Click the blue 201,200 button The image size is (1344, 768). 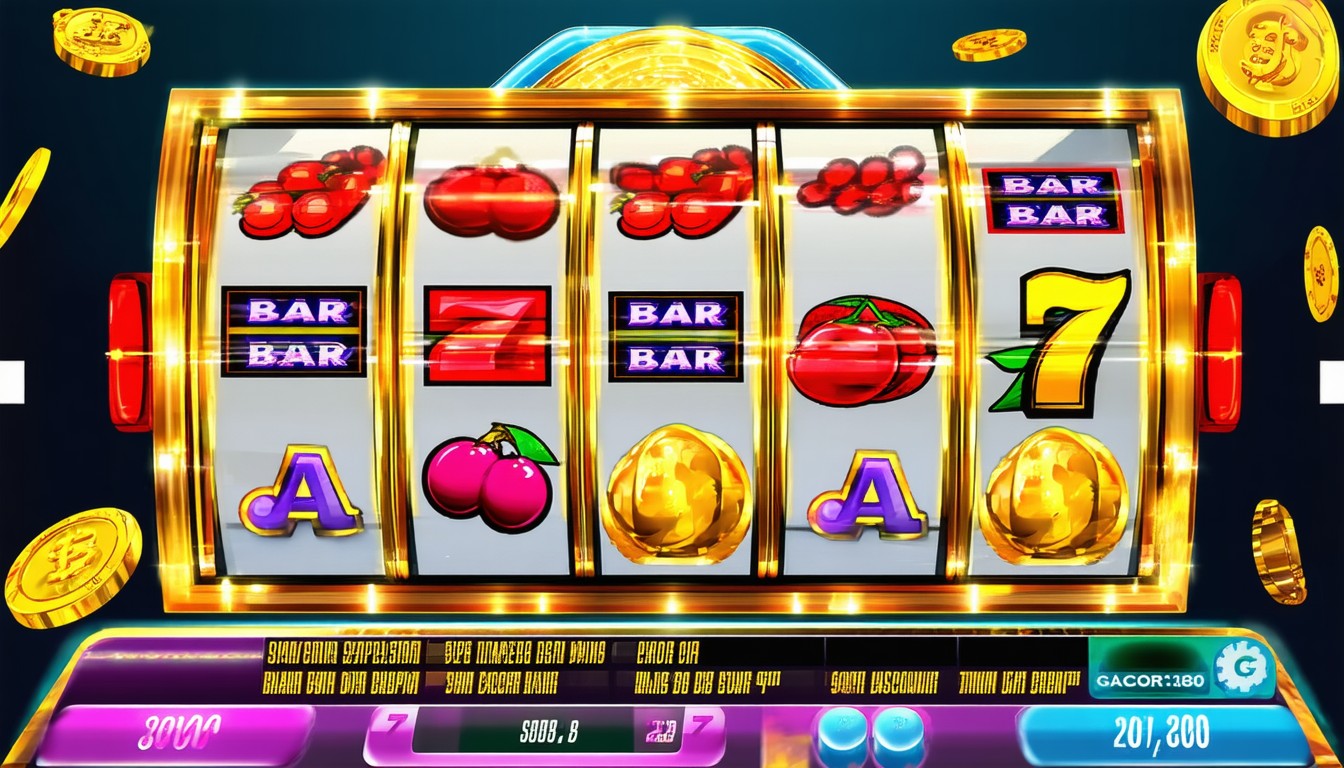(x=1162, y=733)
